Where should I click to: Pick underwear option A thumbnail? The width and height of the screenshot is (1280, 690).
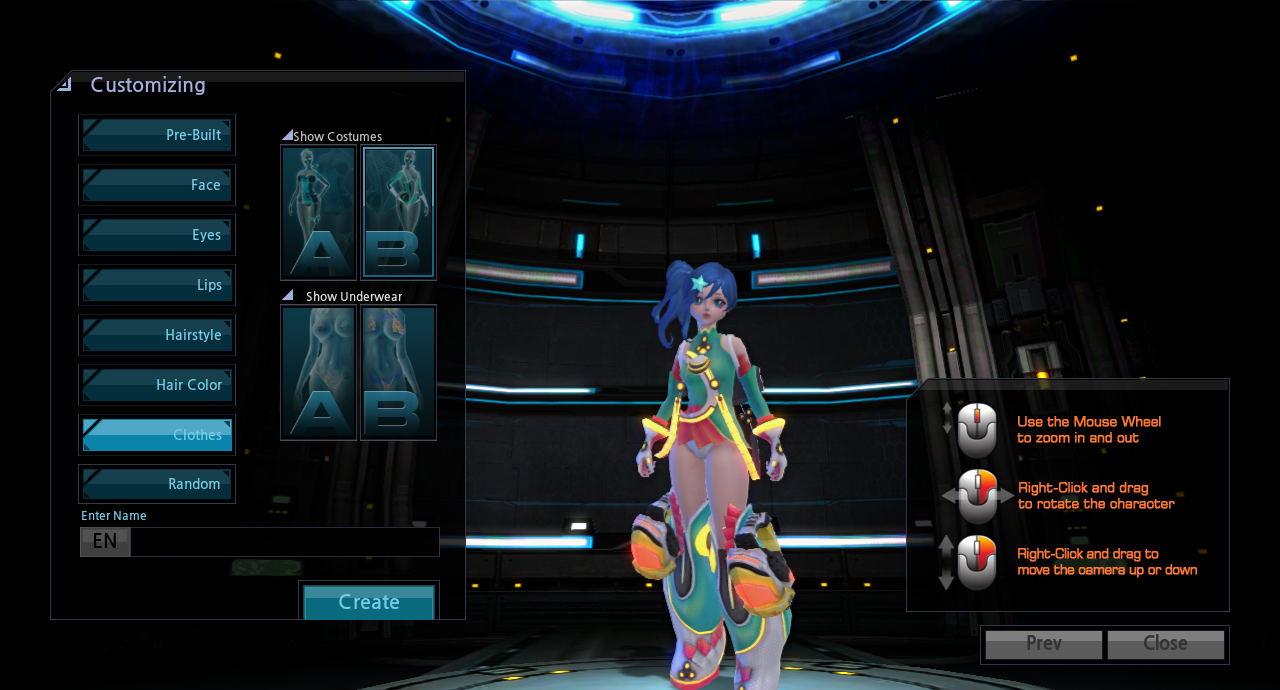click(319, 372)
